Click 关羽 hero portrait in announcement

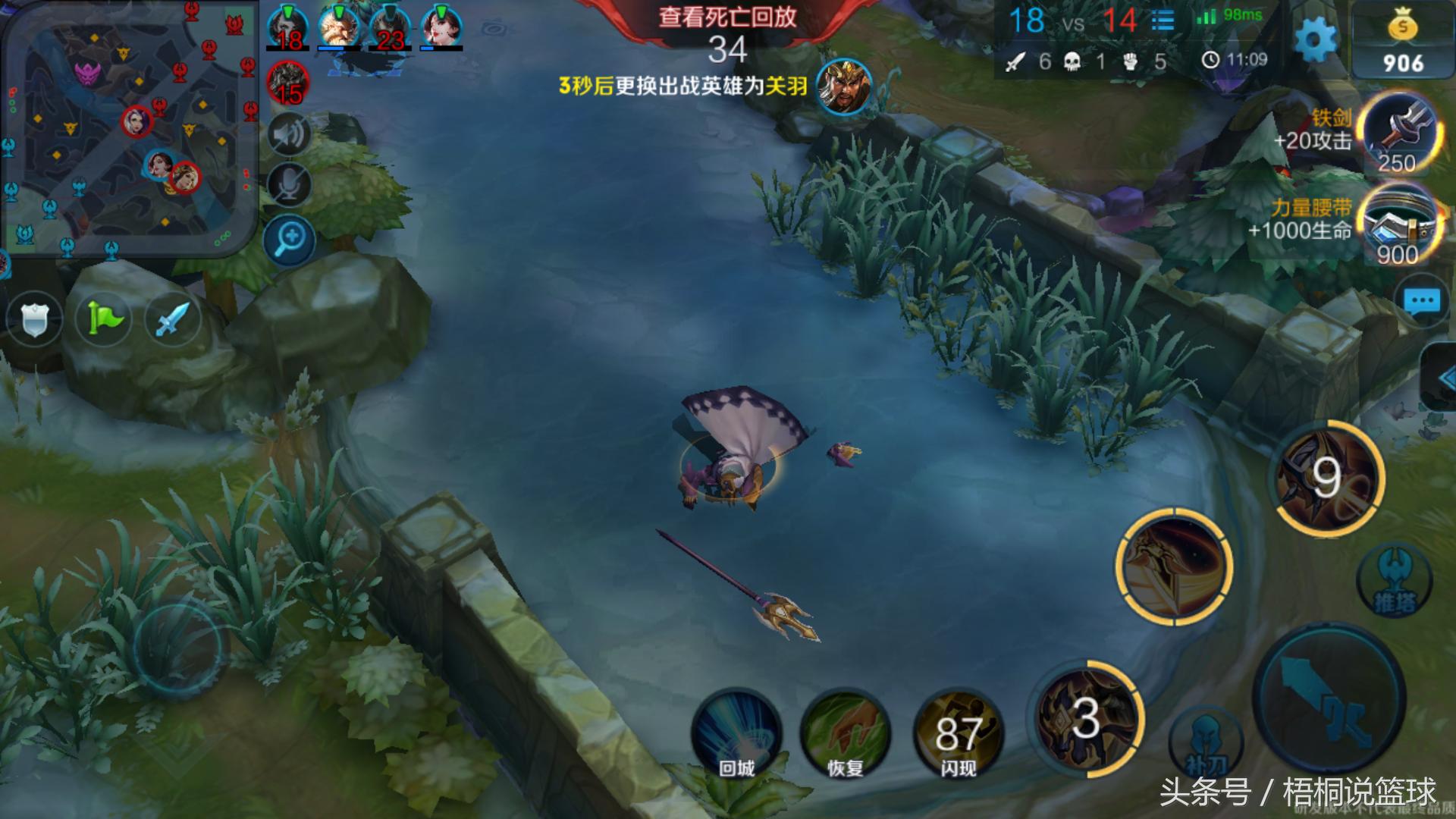pos(842,87)
